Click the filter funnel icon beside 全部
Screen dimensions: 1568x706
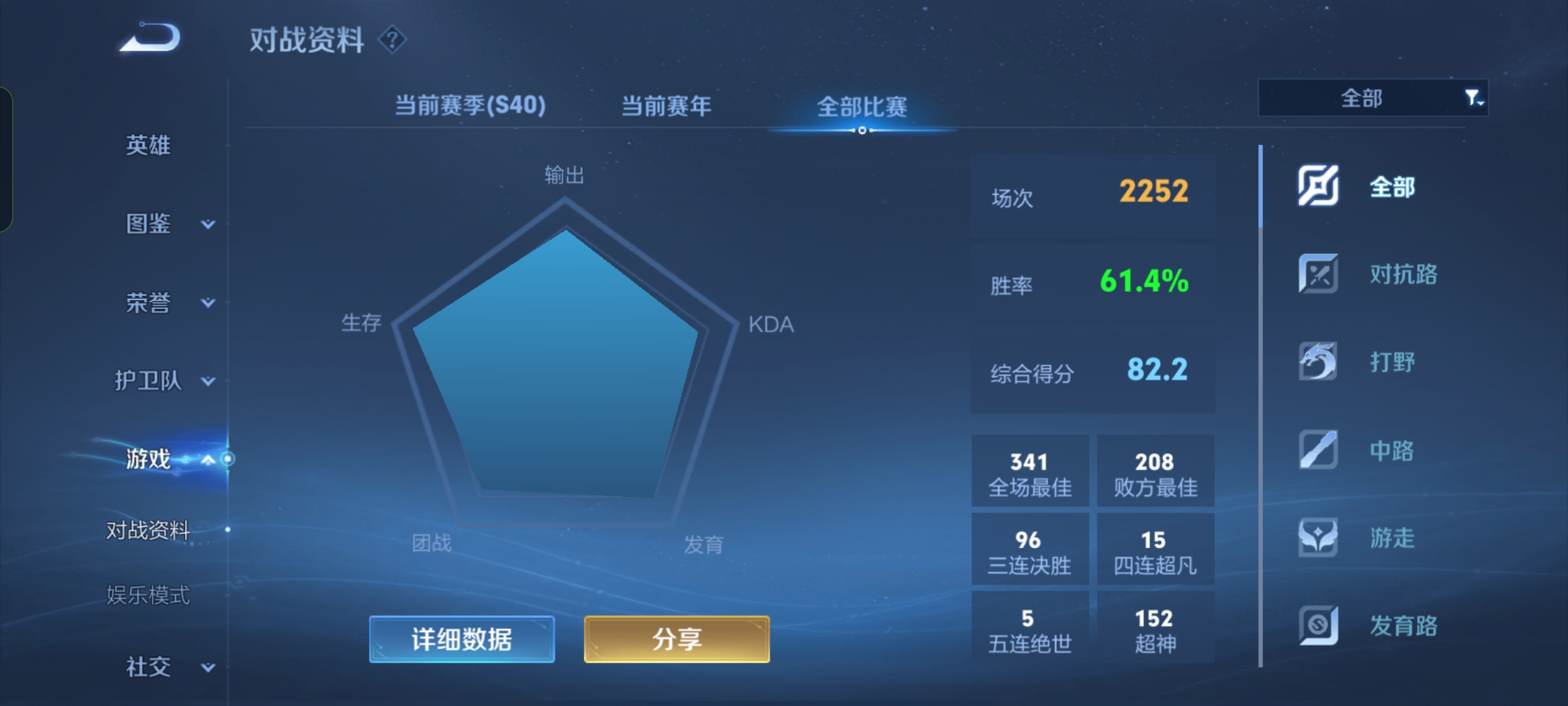coord(1471,97)
